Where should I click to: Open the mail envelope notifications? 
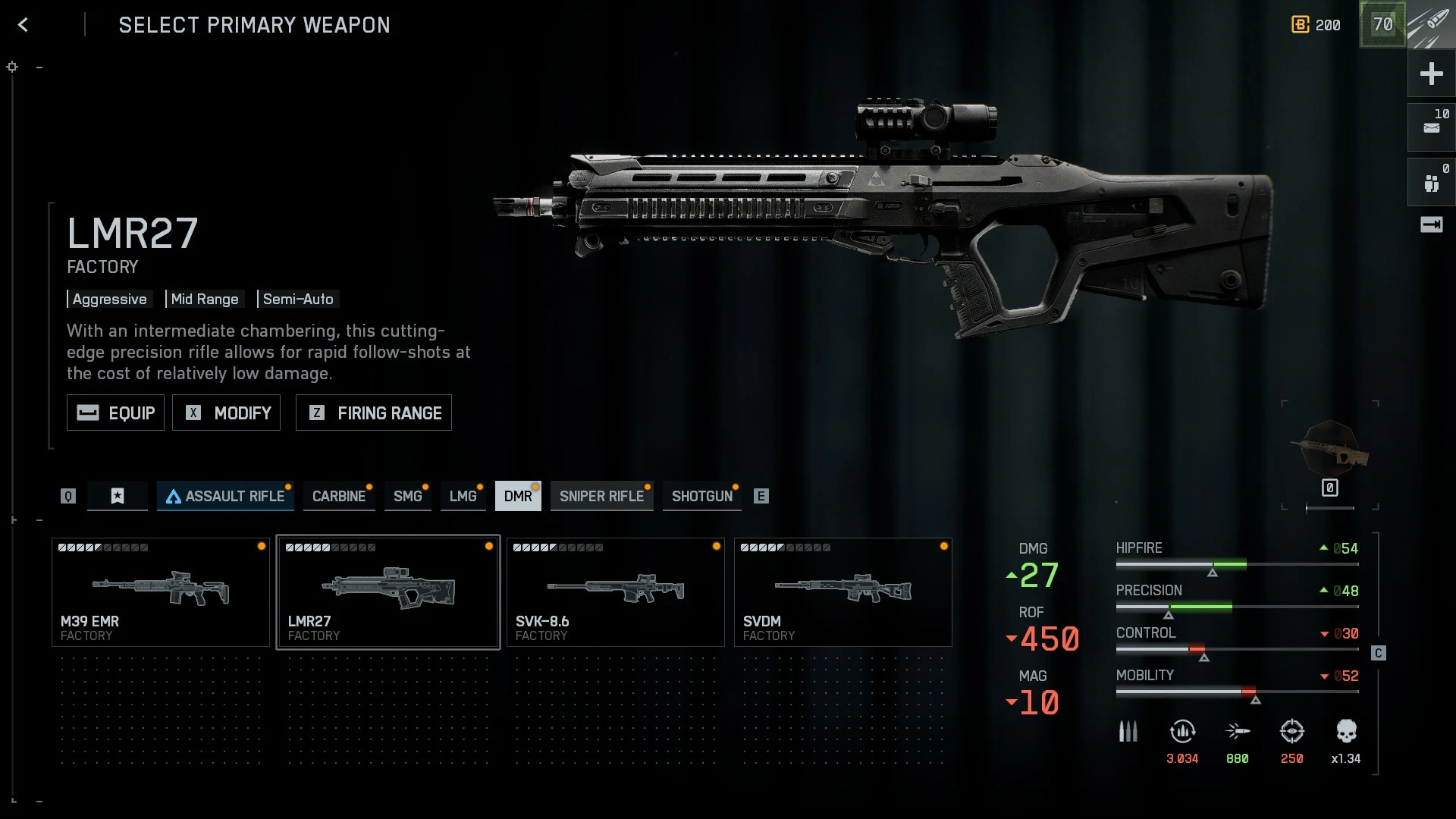pos(1431,127)
